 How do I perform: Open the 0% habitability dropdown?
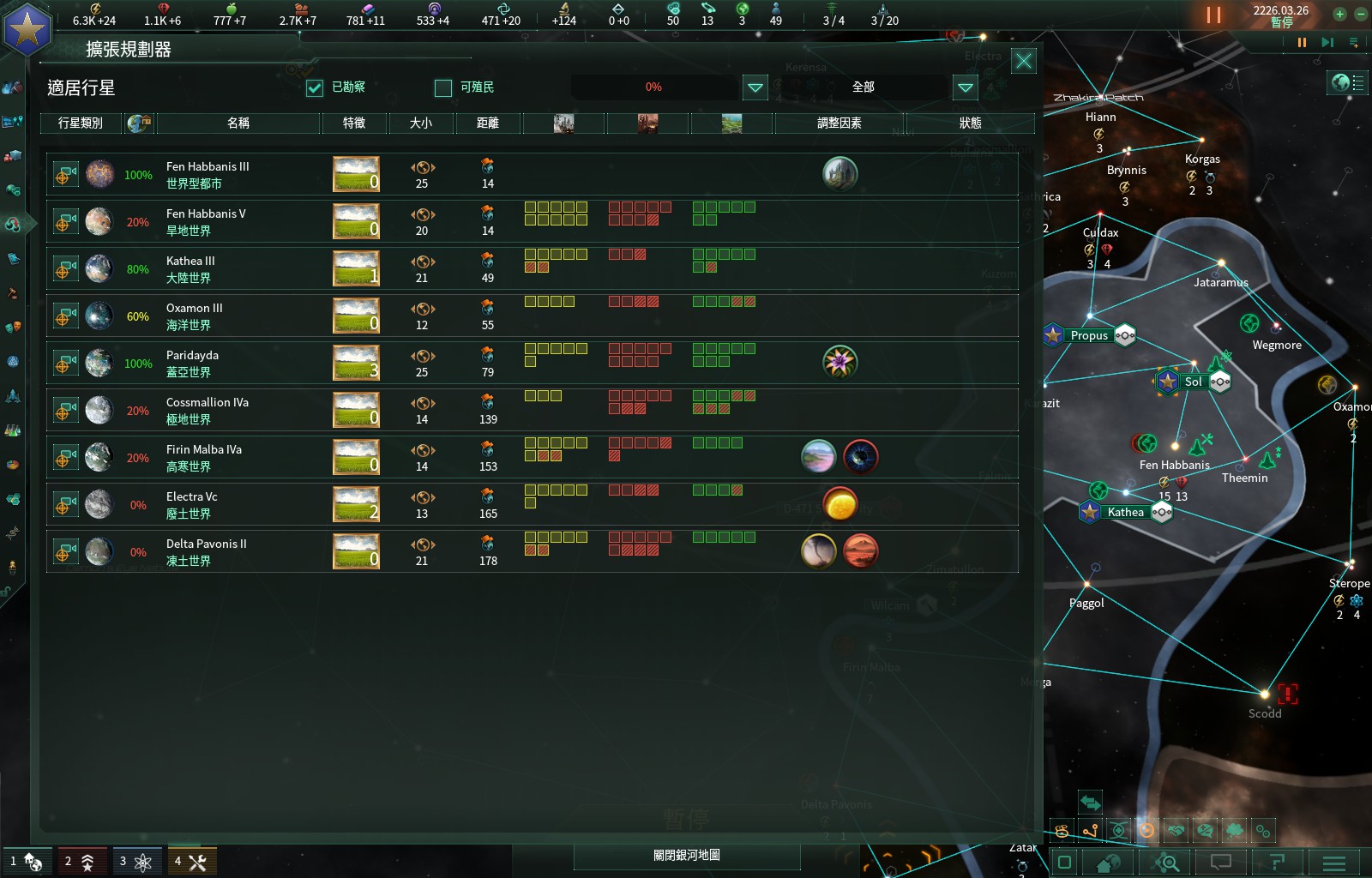click(755, 87)
